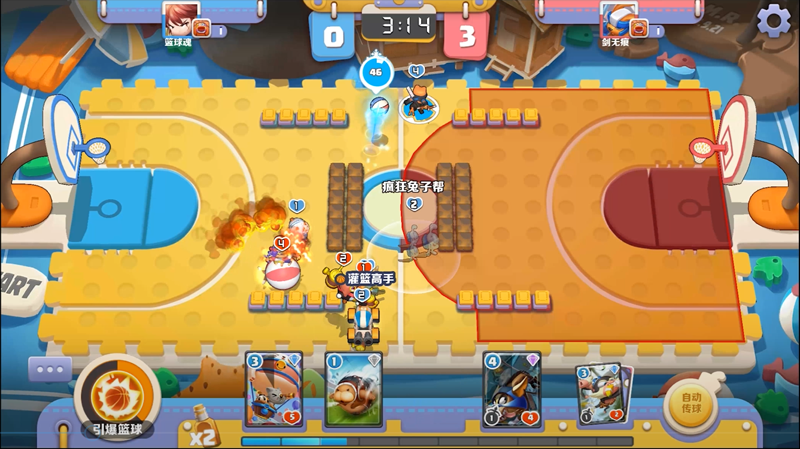
Task: Open the settings gear menu
Action: coord(773,20)
